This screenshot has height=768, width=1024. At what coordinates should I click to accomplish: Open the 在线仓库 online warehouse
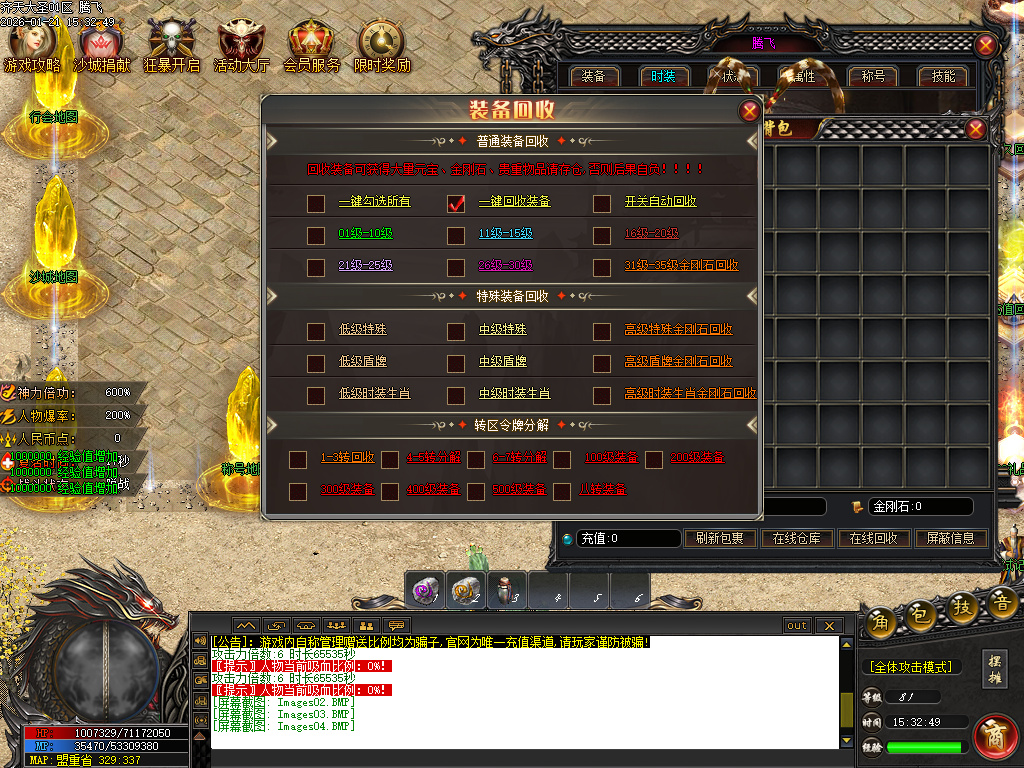point(796,538)
